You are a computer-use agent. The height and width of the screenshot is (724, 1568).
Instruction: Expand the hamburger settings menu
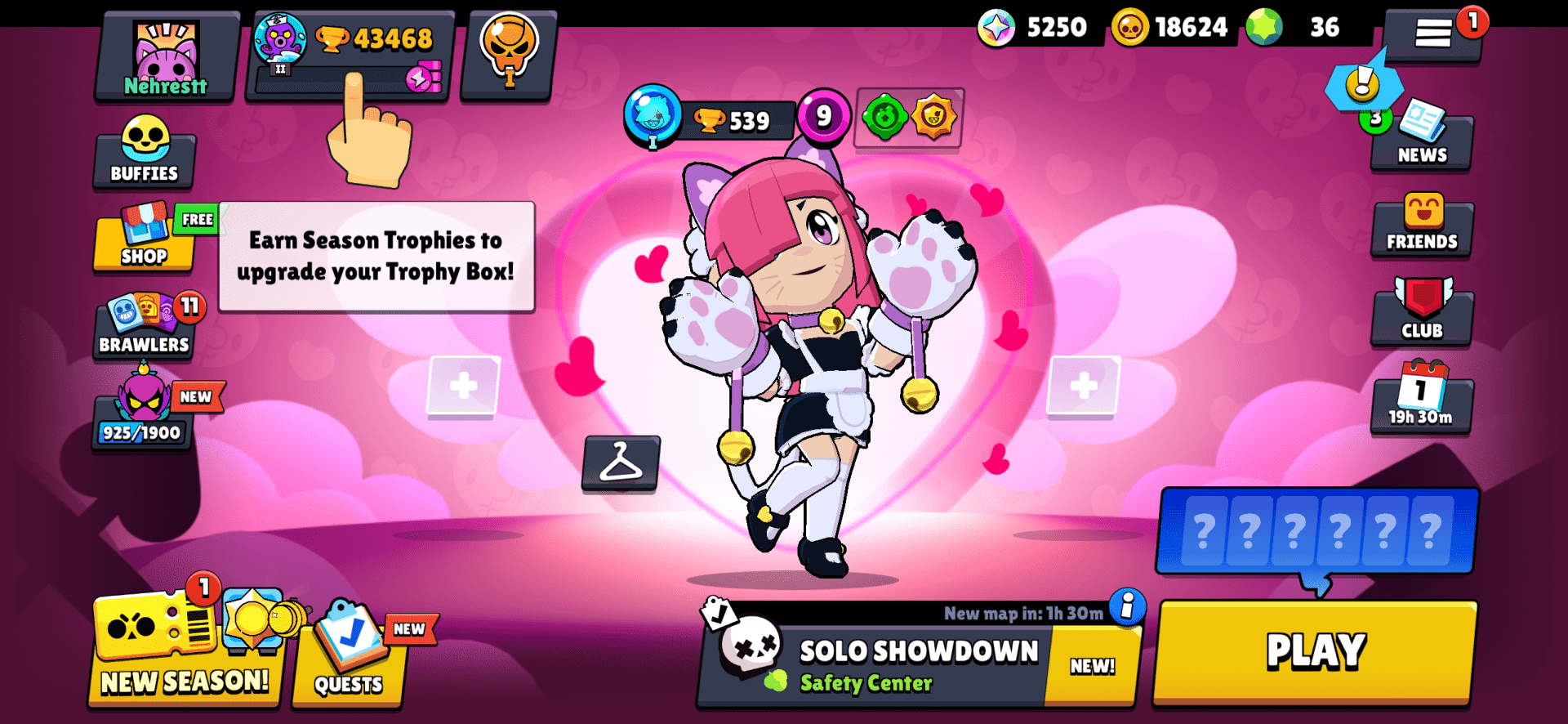coord(1433,34)
